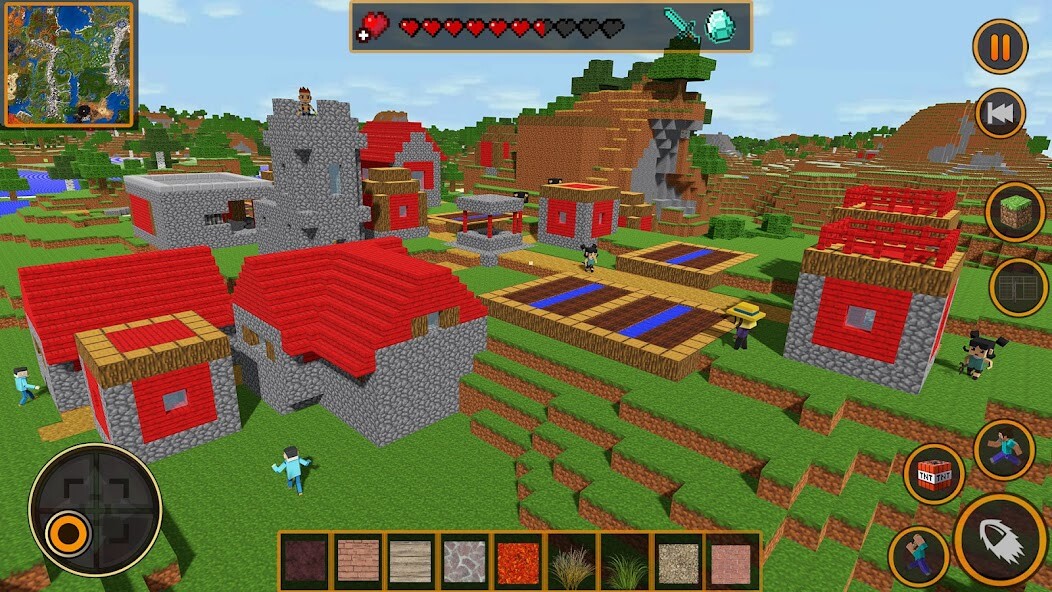Screen dimensions: 1052x592
Task: Choose the wooden planks hotbar slot
Action: (x=411, y=560)
